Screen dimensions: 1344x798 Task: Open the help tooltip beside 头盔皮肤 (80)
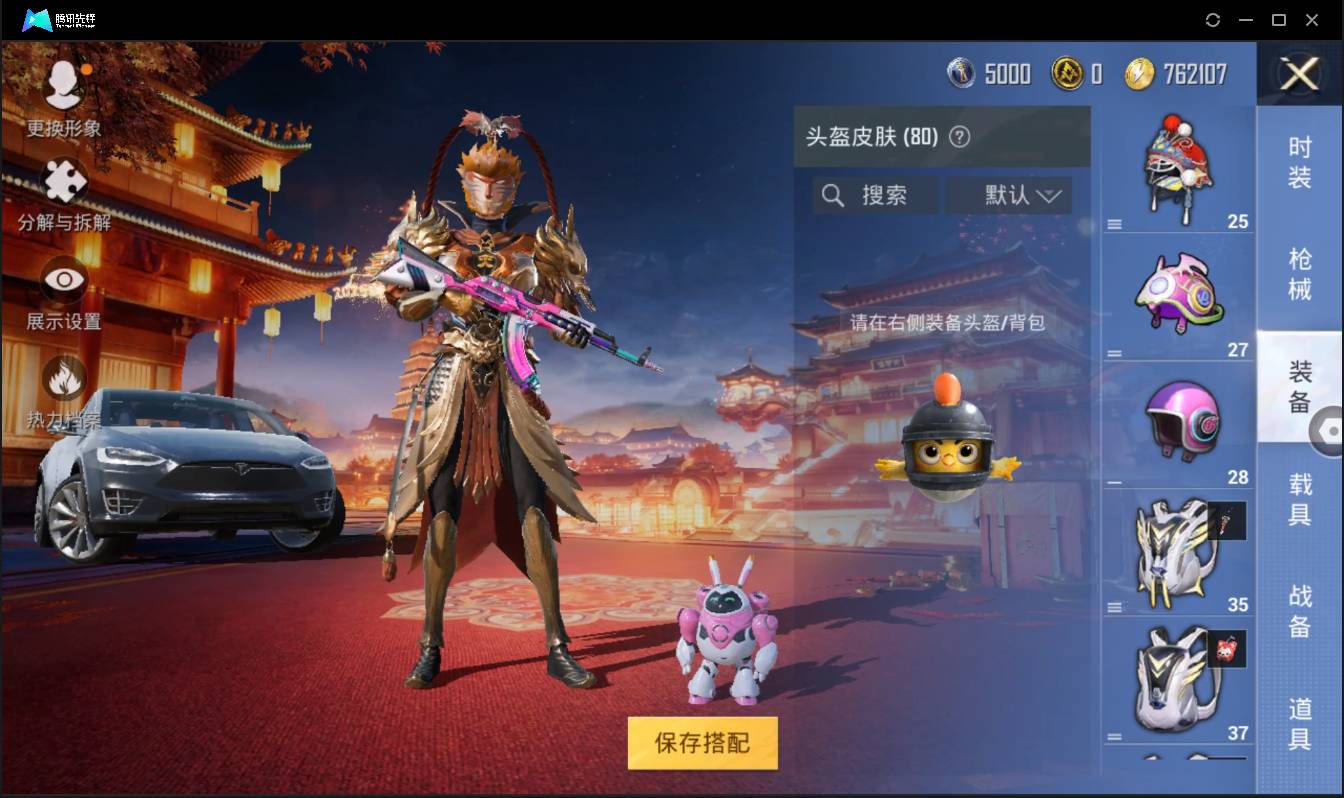click(962, 137)
